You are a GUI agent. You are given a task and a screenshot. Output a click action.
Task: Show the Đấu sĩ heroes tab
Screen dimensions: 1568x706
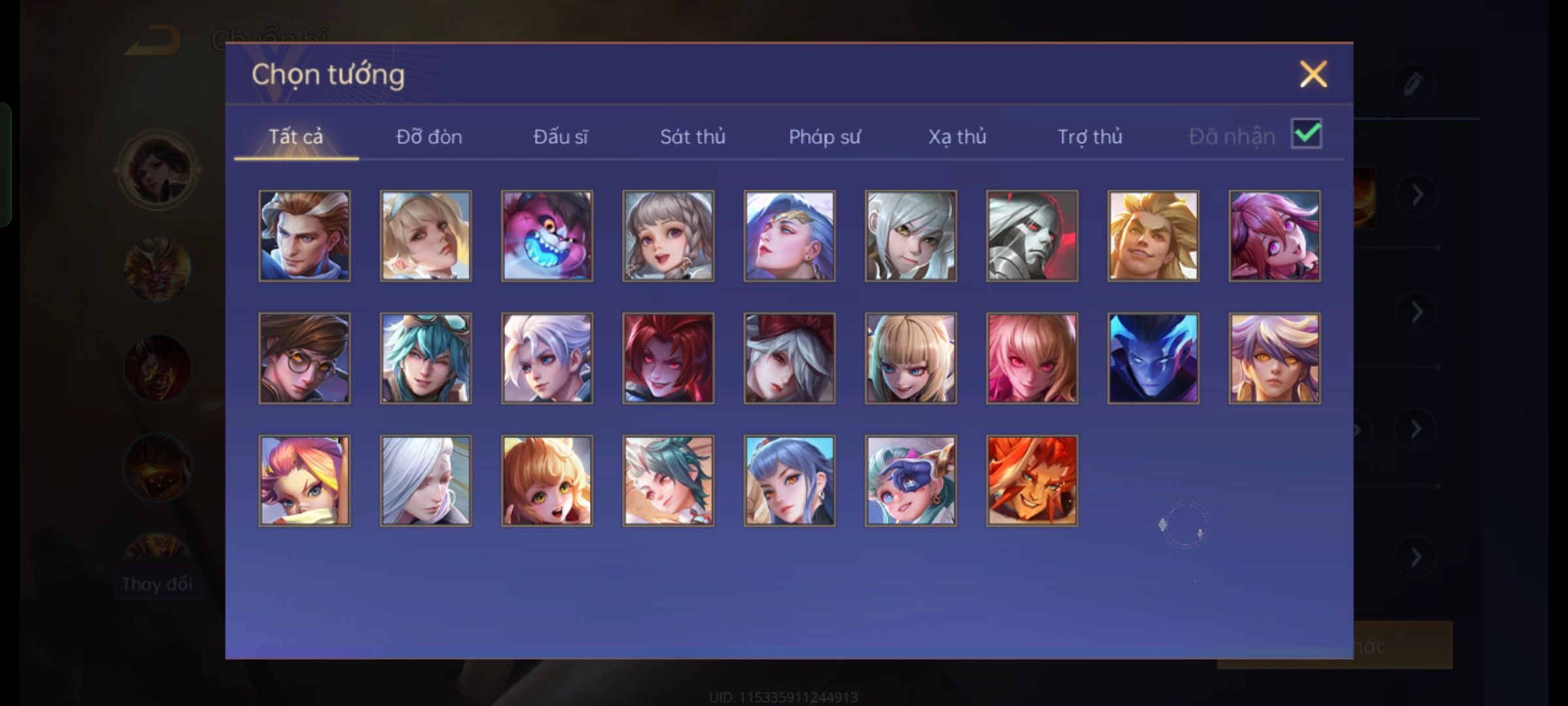(x=561, y=137)
